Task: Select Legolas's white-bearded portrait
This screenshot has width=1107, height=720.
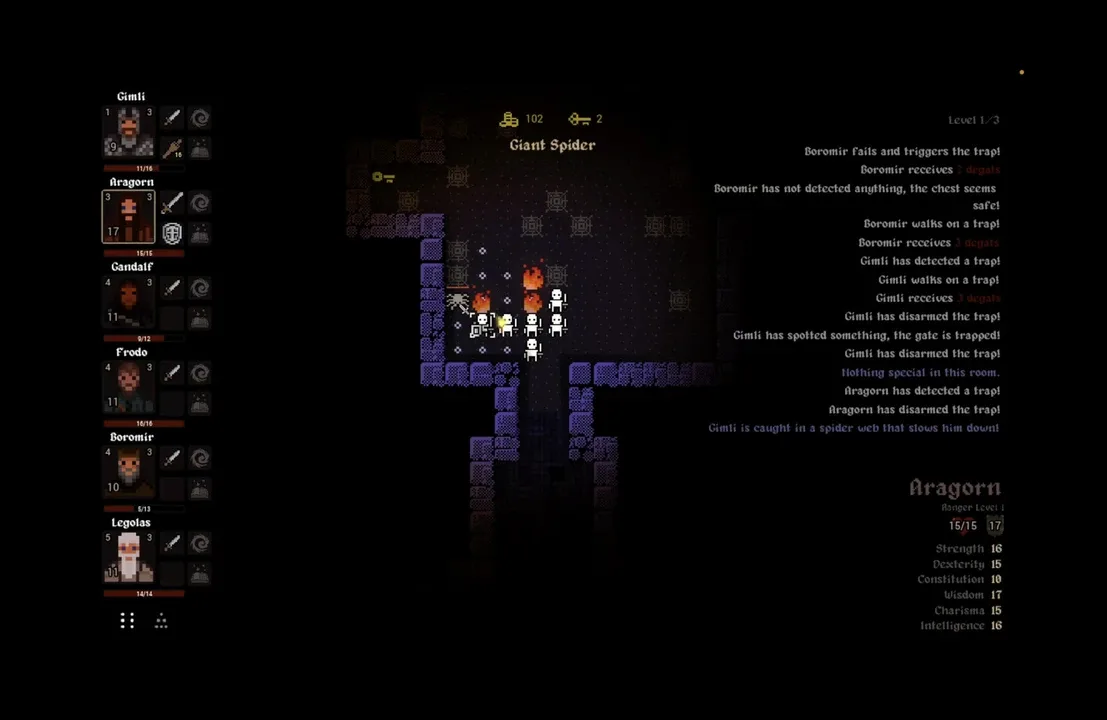Action: 129,557
